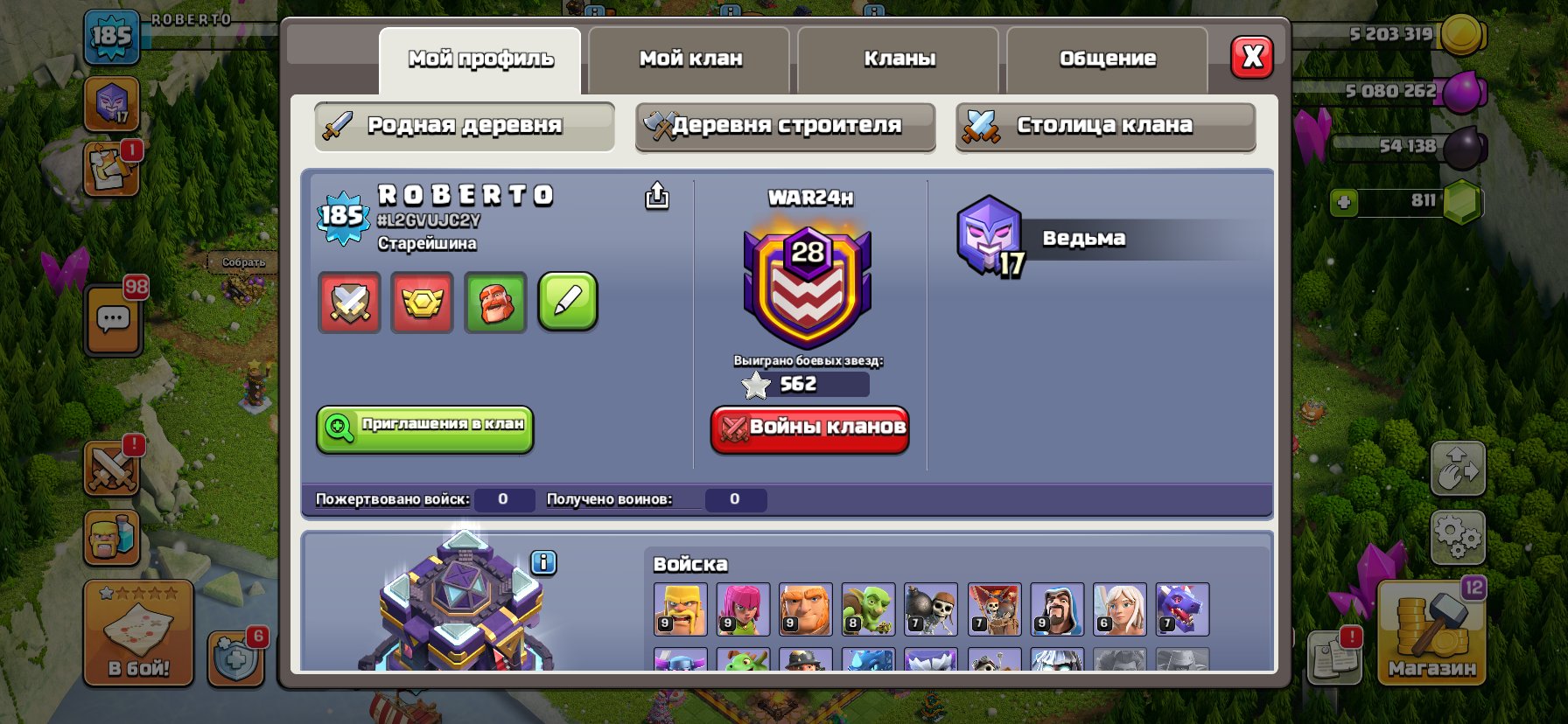This screenshot has width=1568, height=724.
Task: Tap the red war preference shield icon
Action: [348, 303]
